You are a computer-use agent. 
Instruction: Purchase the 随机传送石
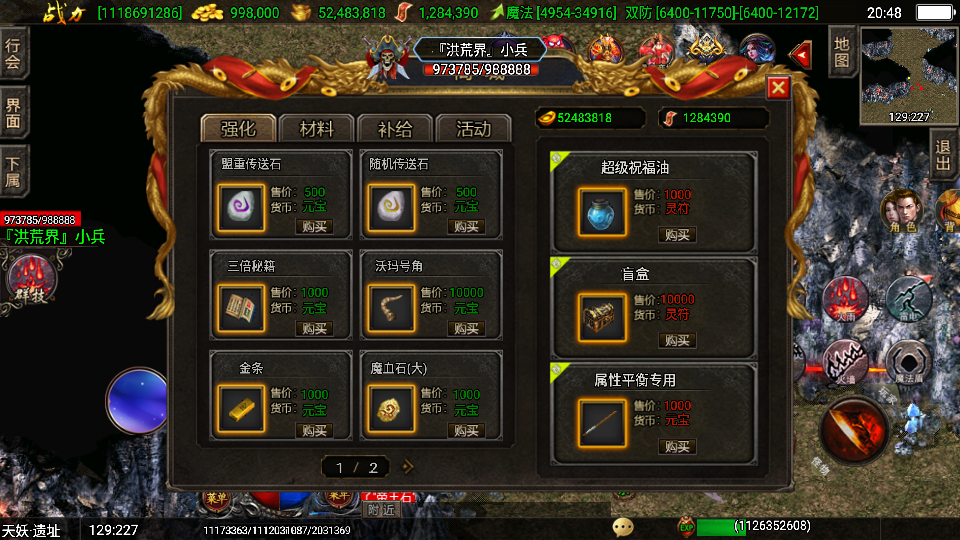pos(465,227)
